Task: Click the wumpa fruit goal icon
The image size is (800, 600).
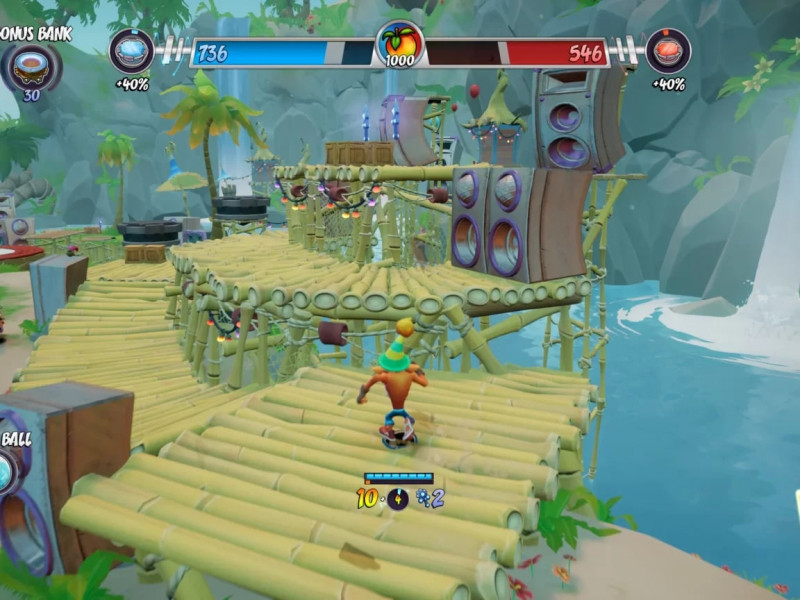Action: [x=400, y=46]
